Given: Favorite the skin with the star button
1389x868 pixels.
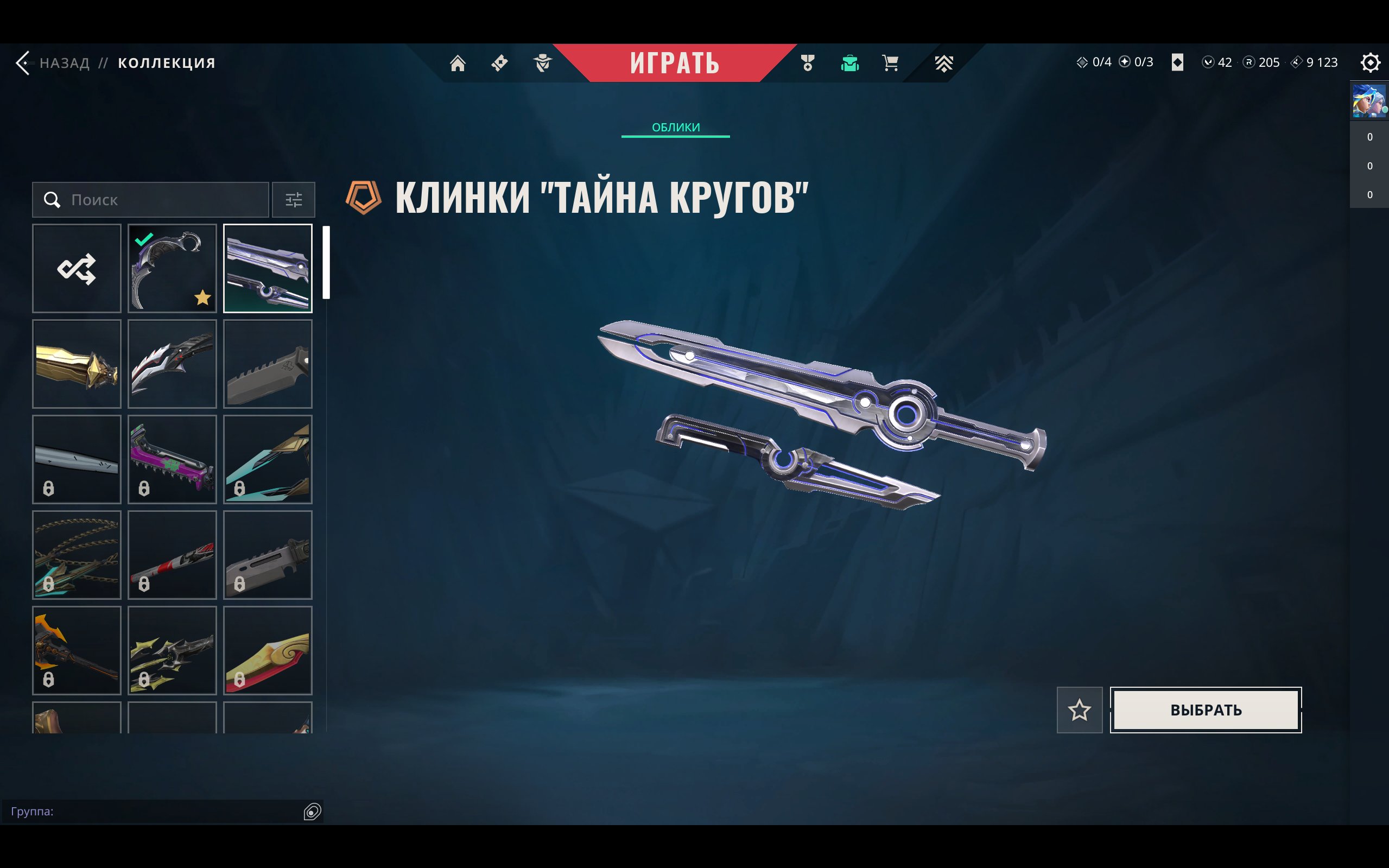Looking at the screenshot, I should click(x=1080, y=710).
